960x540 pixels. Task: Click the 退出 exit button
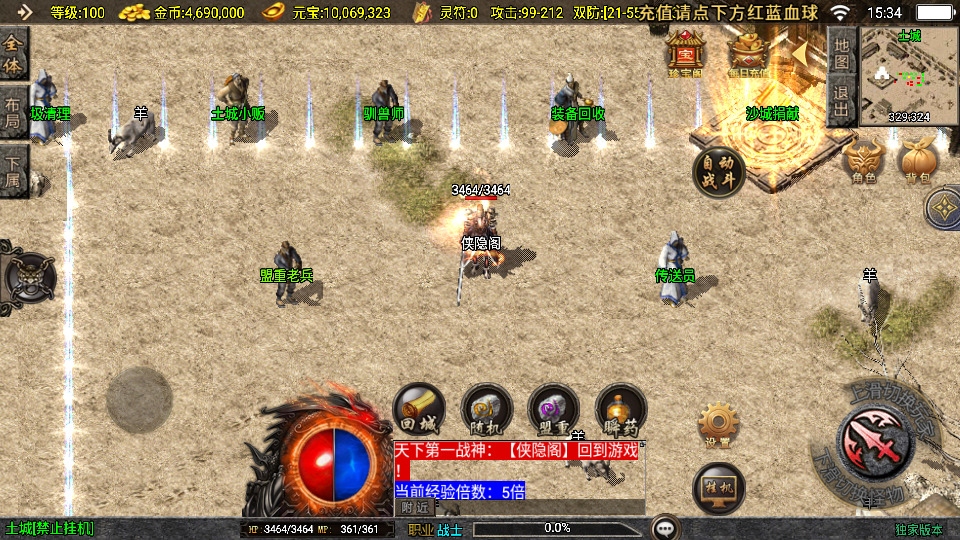point(842,100)
